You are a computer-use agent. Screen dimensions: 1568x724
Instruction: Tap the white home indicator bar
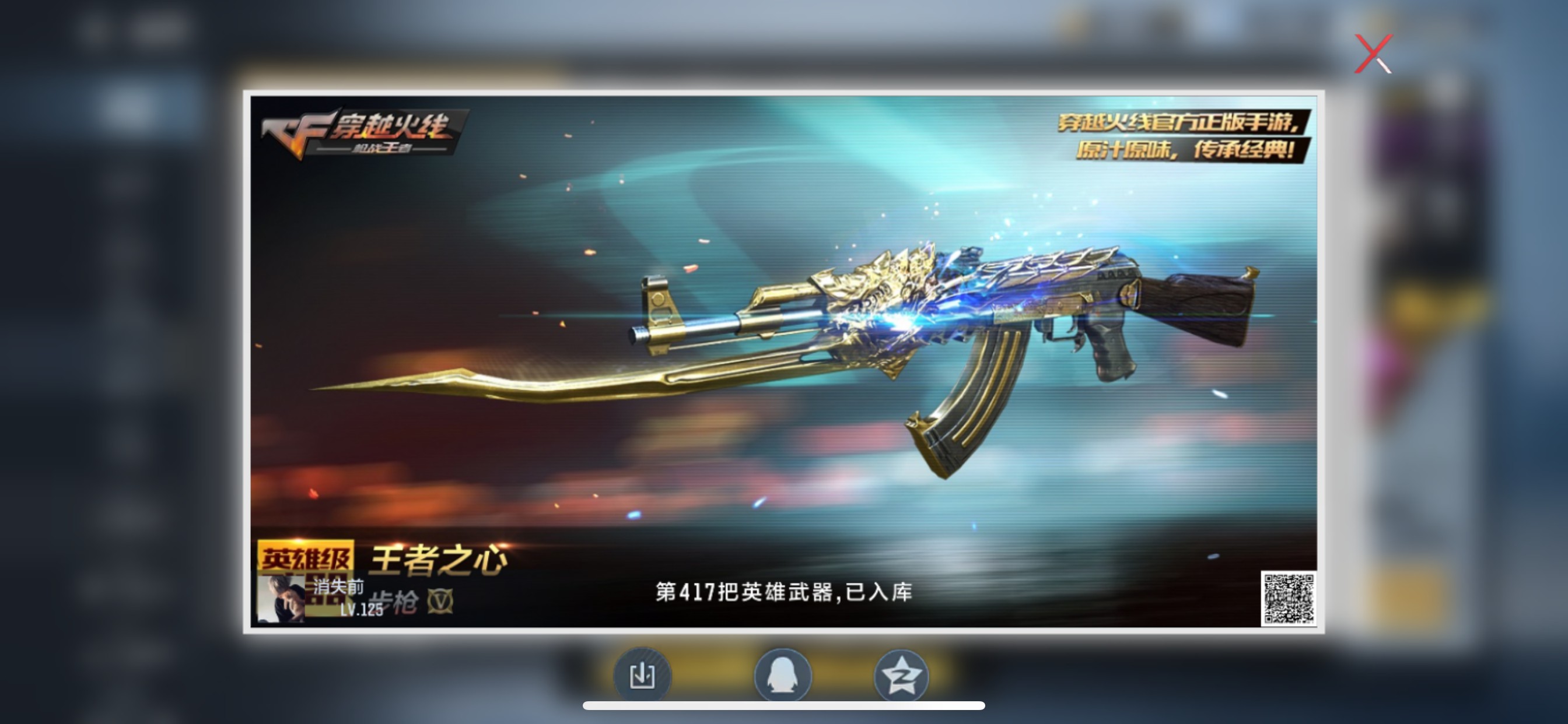[784, 706]
